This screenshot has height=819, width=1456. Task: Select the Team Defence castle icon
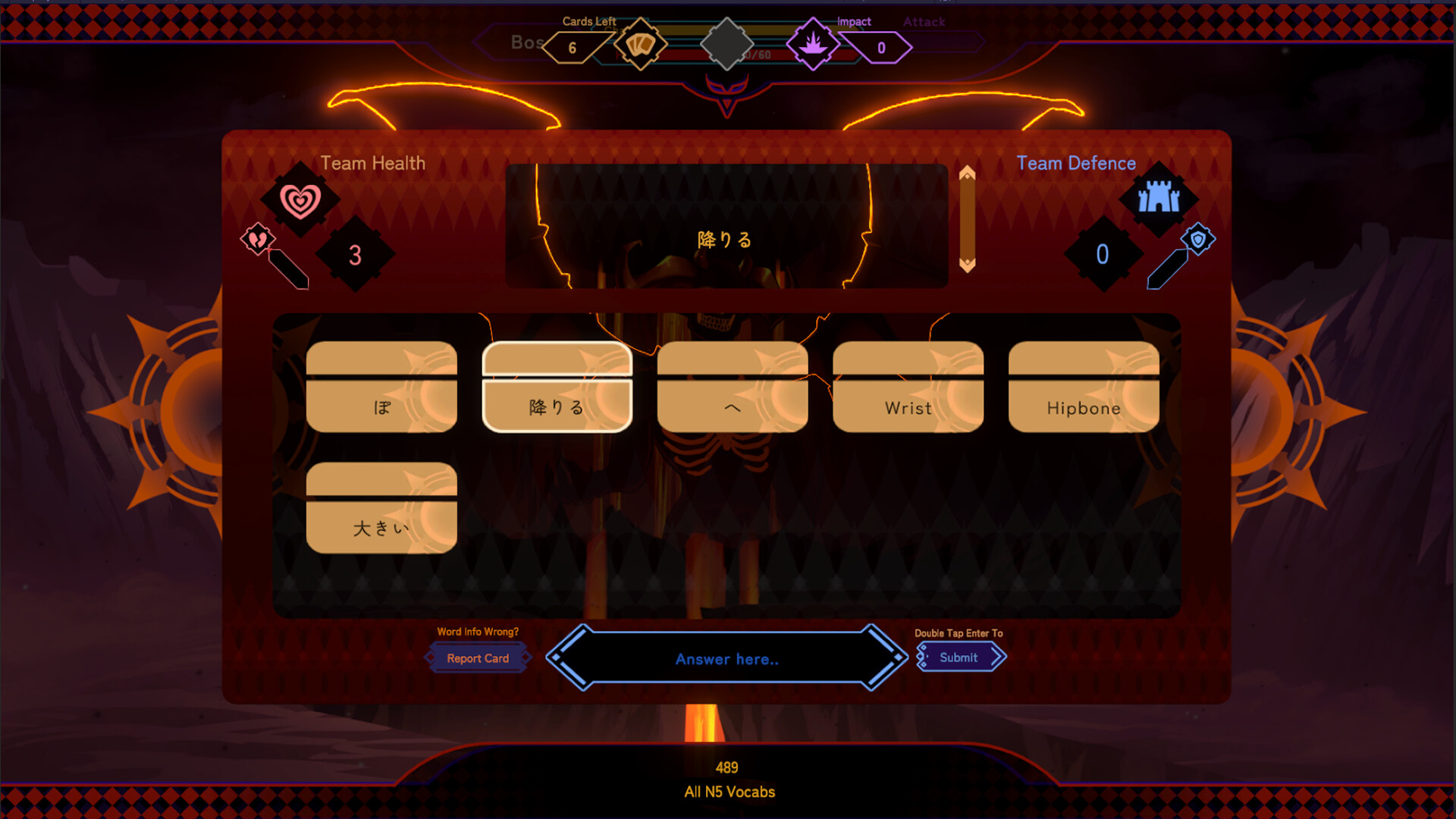[1160, 199]
